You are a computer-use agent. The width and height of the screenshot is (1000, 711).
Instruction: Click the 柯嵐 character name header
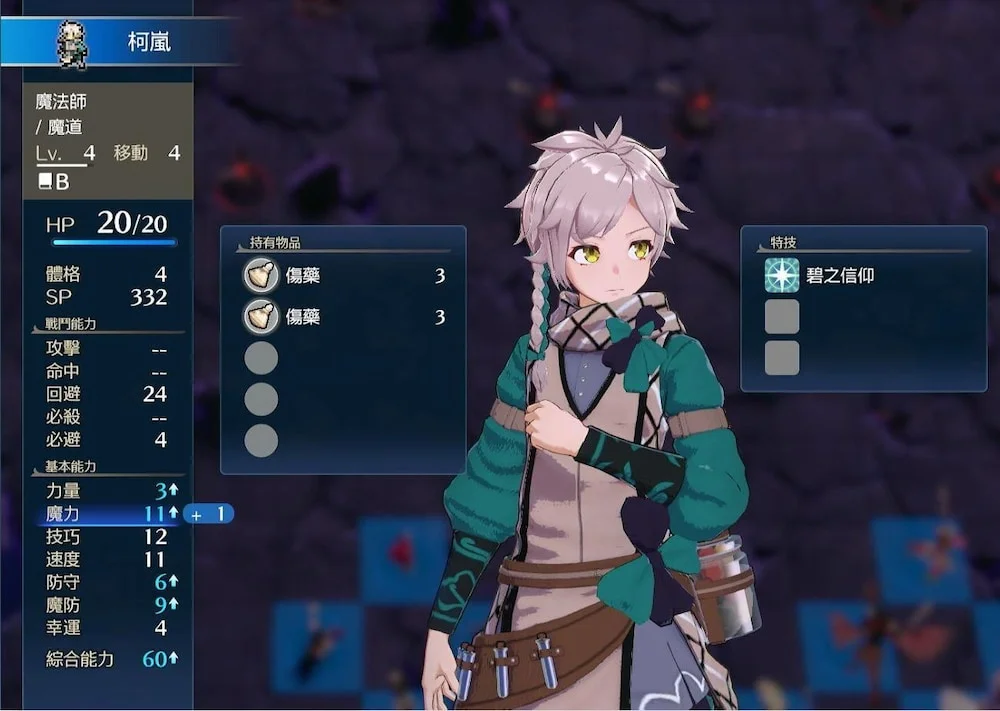[148, 43]
